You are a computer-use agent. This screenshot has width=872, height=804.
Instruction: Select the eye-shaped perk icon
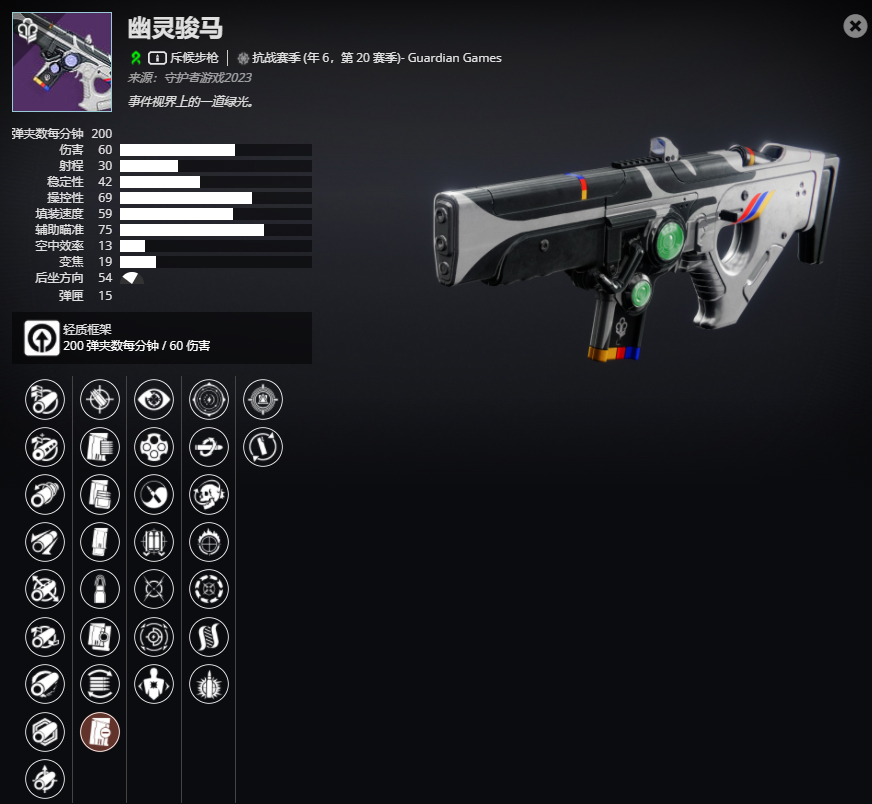[x=154, y=399]
